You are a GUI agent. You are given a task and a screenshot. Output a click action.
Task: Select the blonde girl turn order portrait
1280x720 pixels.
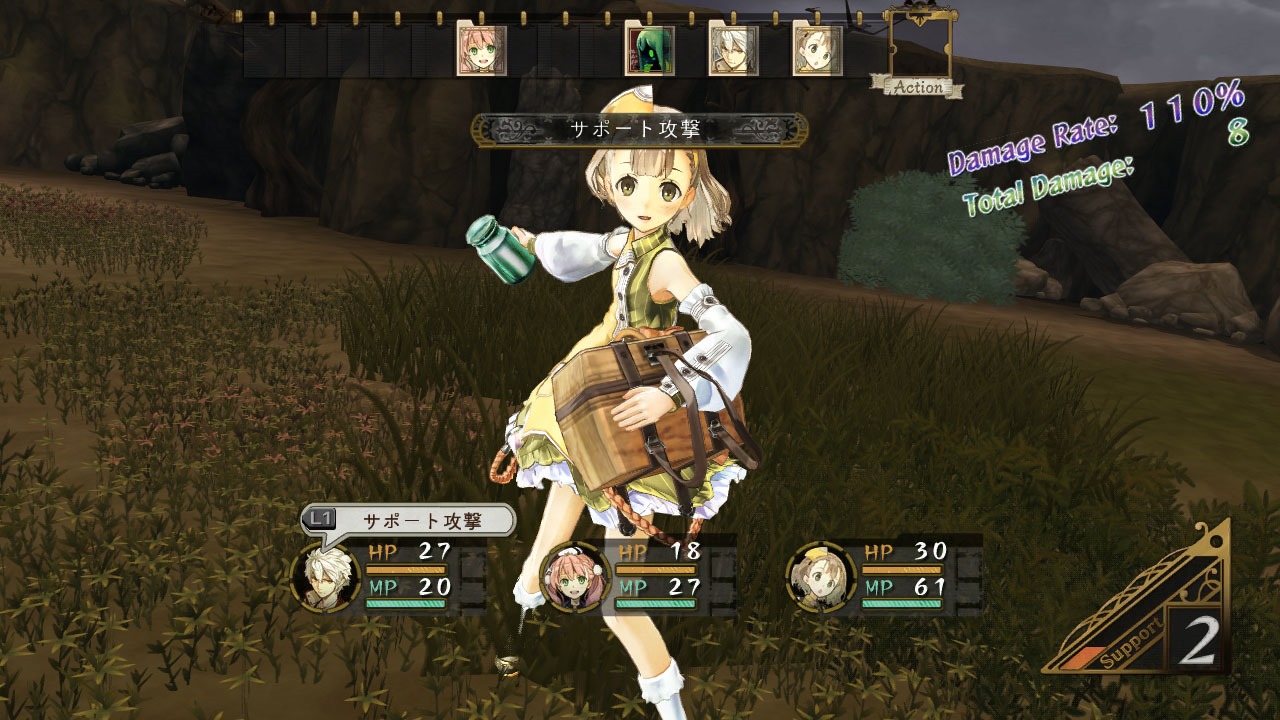click(x=817, y=50)
